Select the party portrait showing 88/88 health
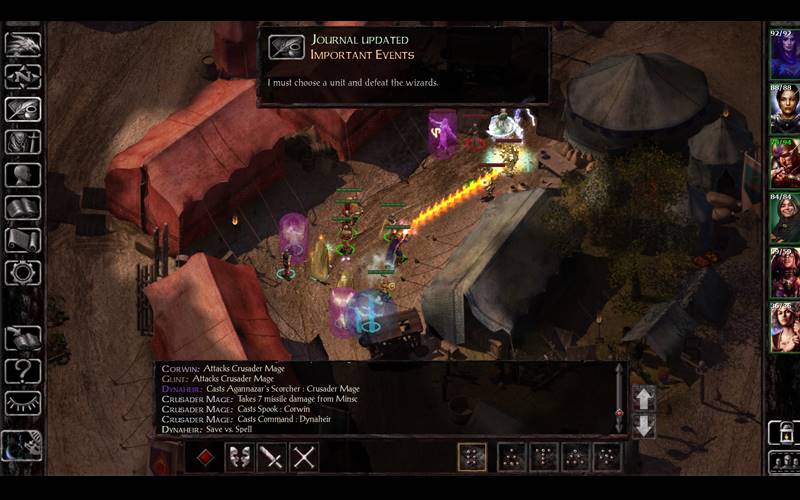 (783, 109)
